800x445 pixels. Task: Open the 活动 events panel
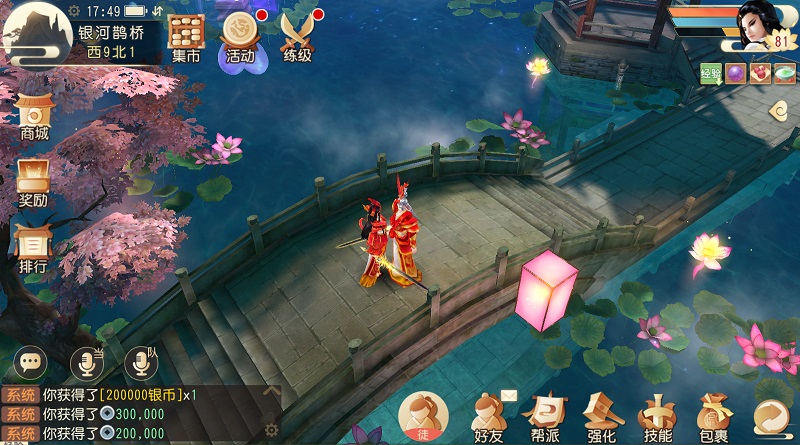[x=241, y=37]
